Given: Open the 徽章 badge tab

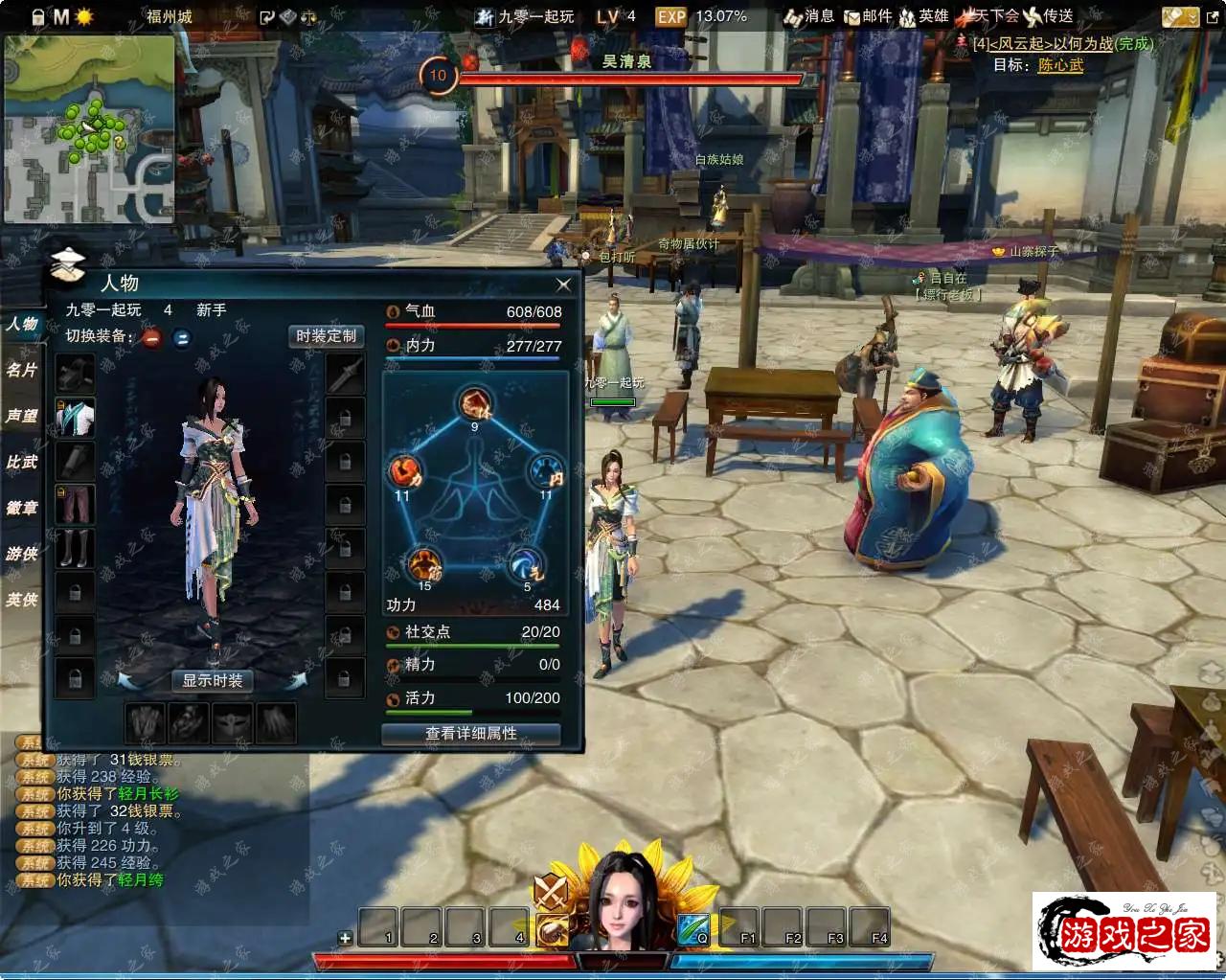Looking at the screenshot, I should click(x=21, y=508).
